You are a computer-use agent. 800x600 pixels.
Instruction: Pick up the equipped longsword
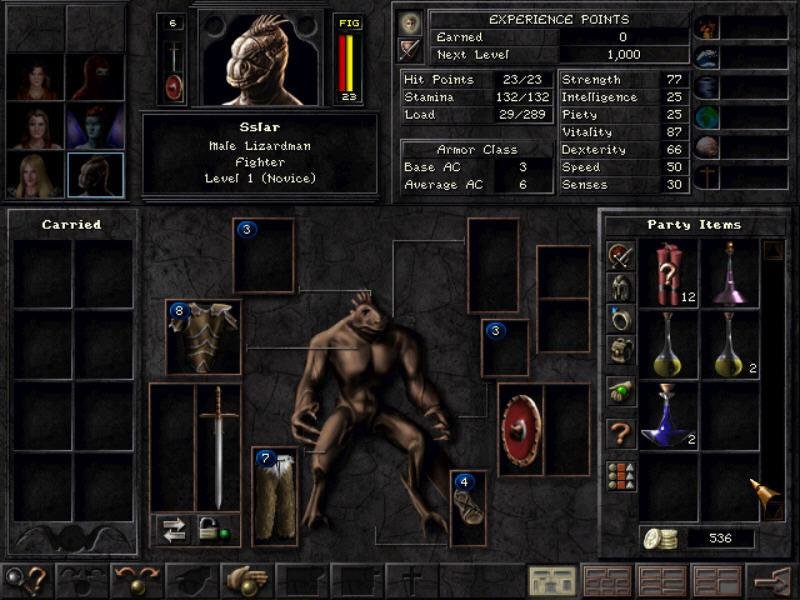pos(218,445)
